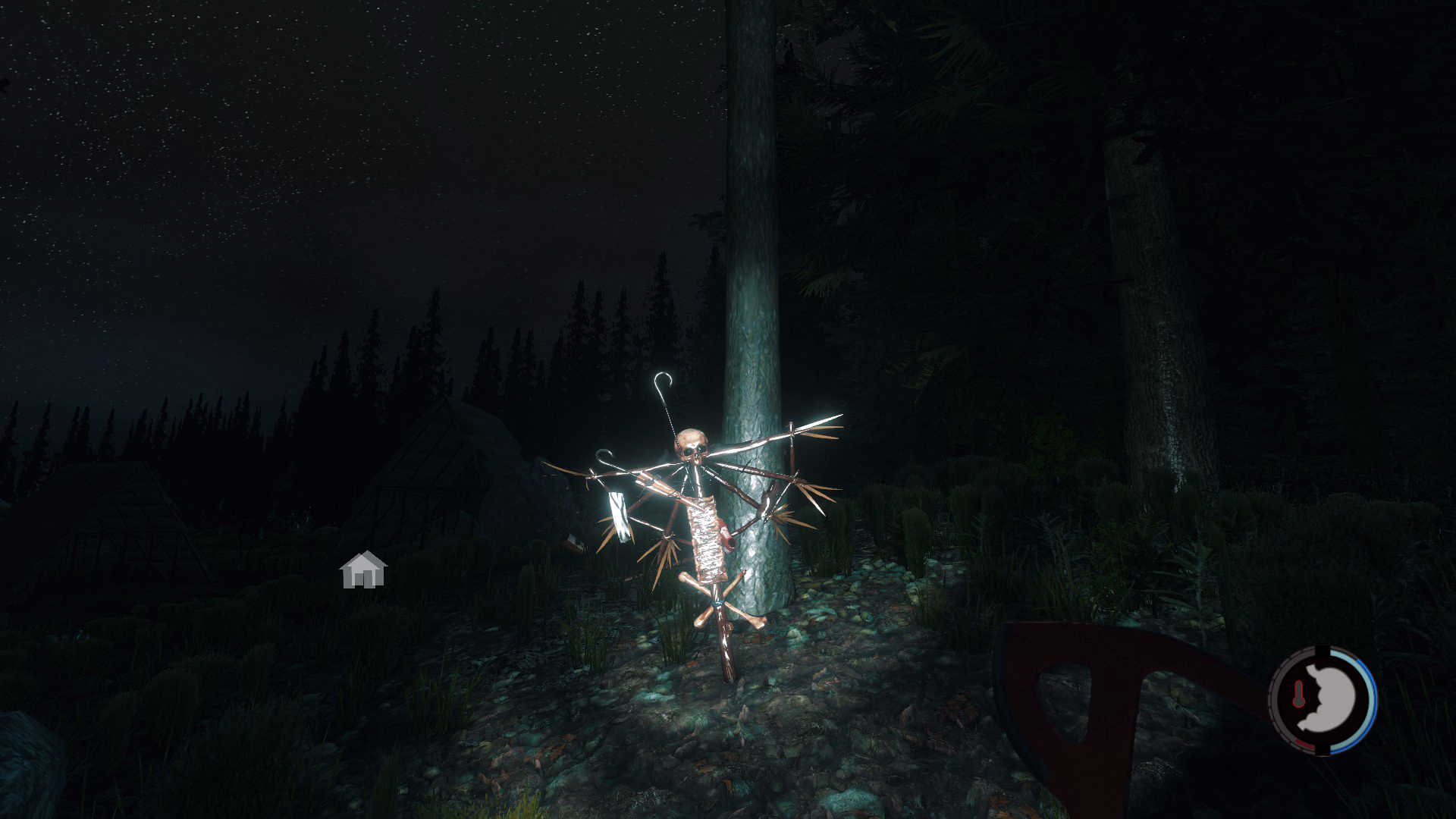Click the home shelter marker icon
Image resolution: width=1456 pixels, height=819 pixels.
(x=363, y=570)
